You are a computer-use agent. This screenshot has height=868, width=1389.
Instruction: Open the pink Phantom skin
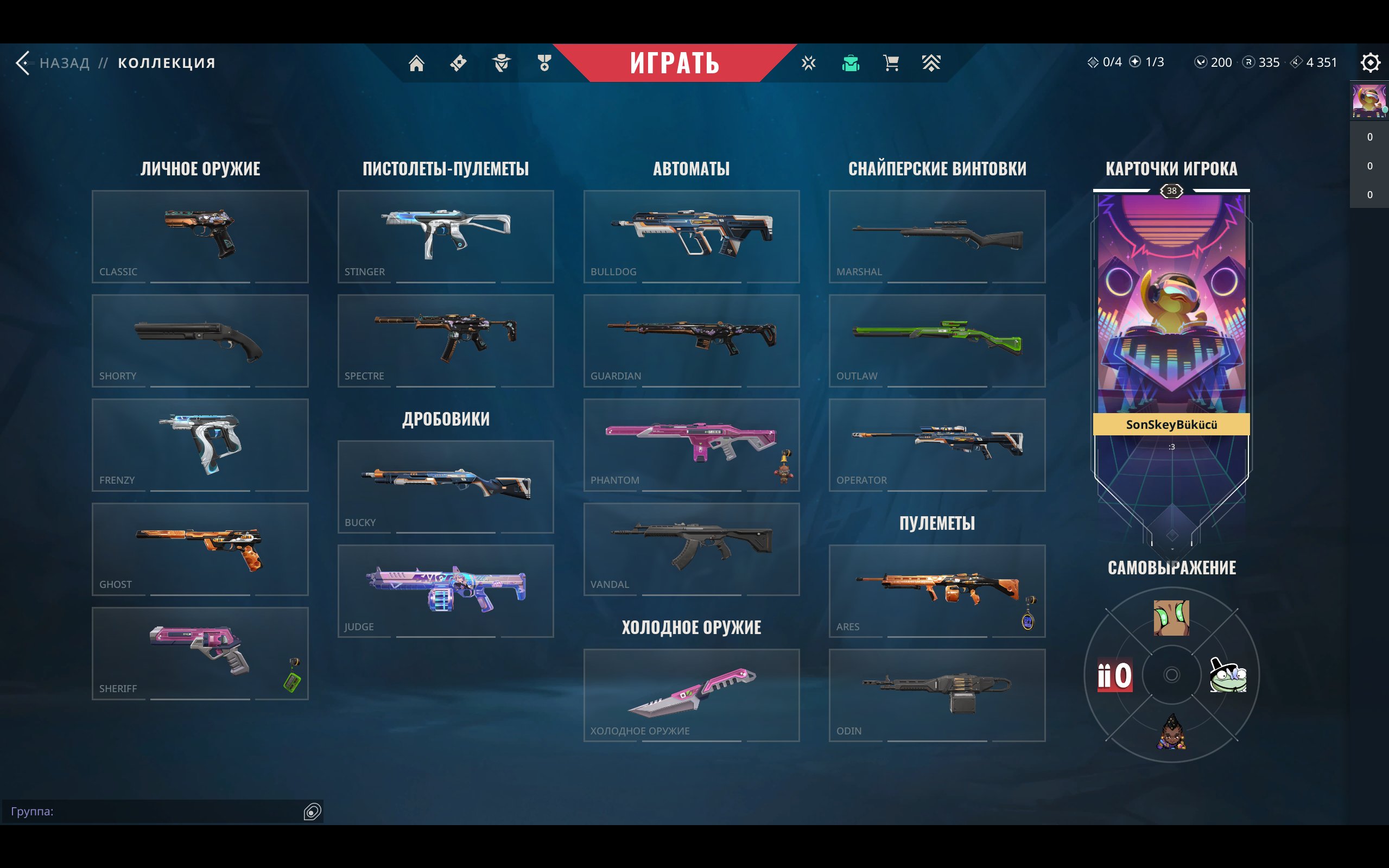[x=690, y=445]
